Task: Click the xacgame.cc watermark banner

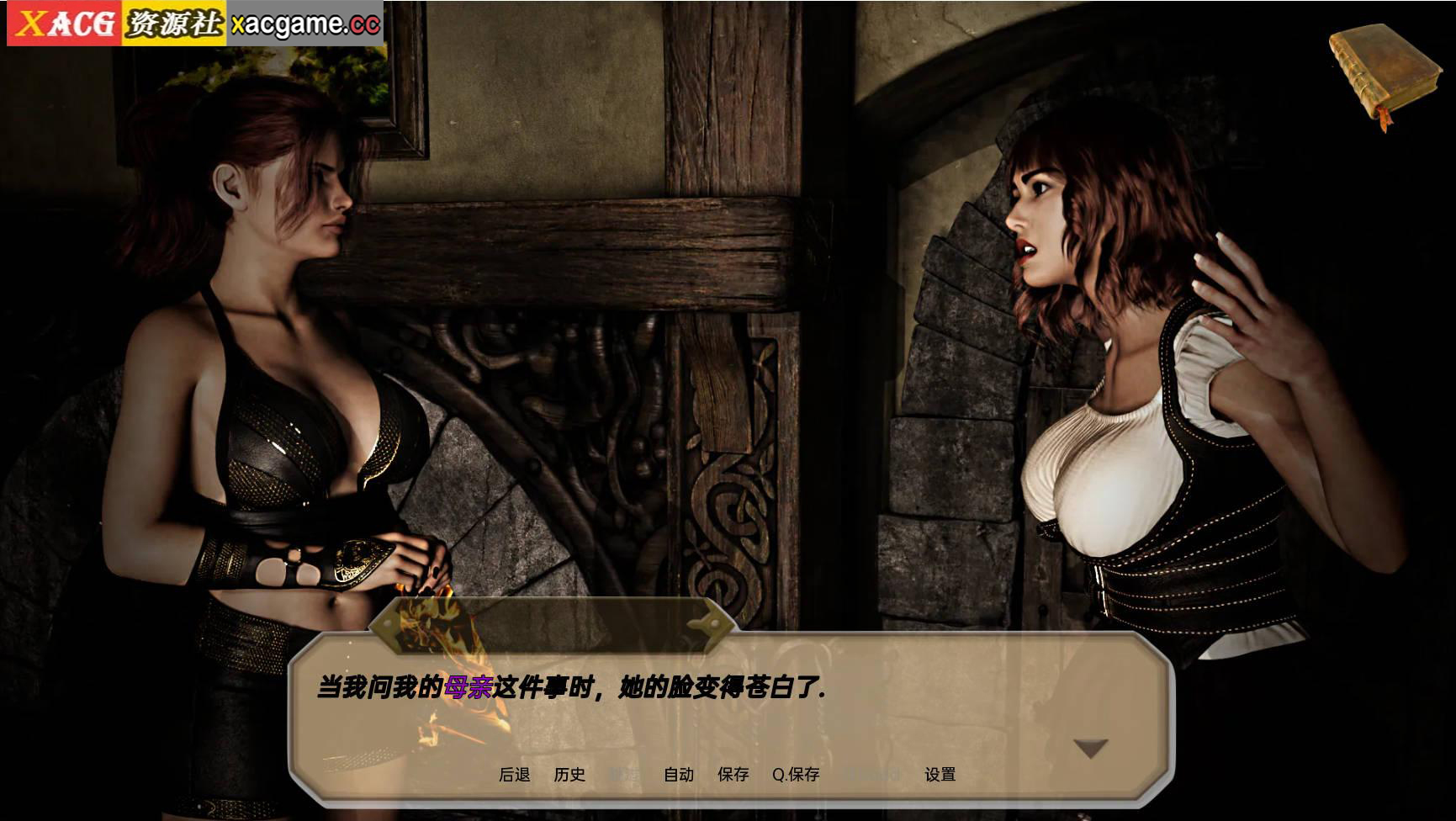Action: point(195,24)
